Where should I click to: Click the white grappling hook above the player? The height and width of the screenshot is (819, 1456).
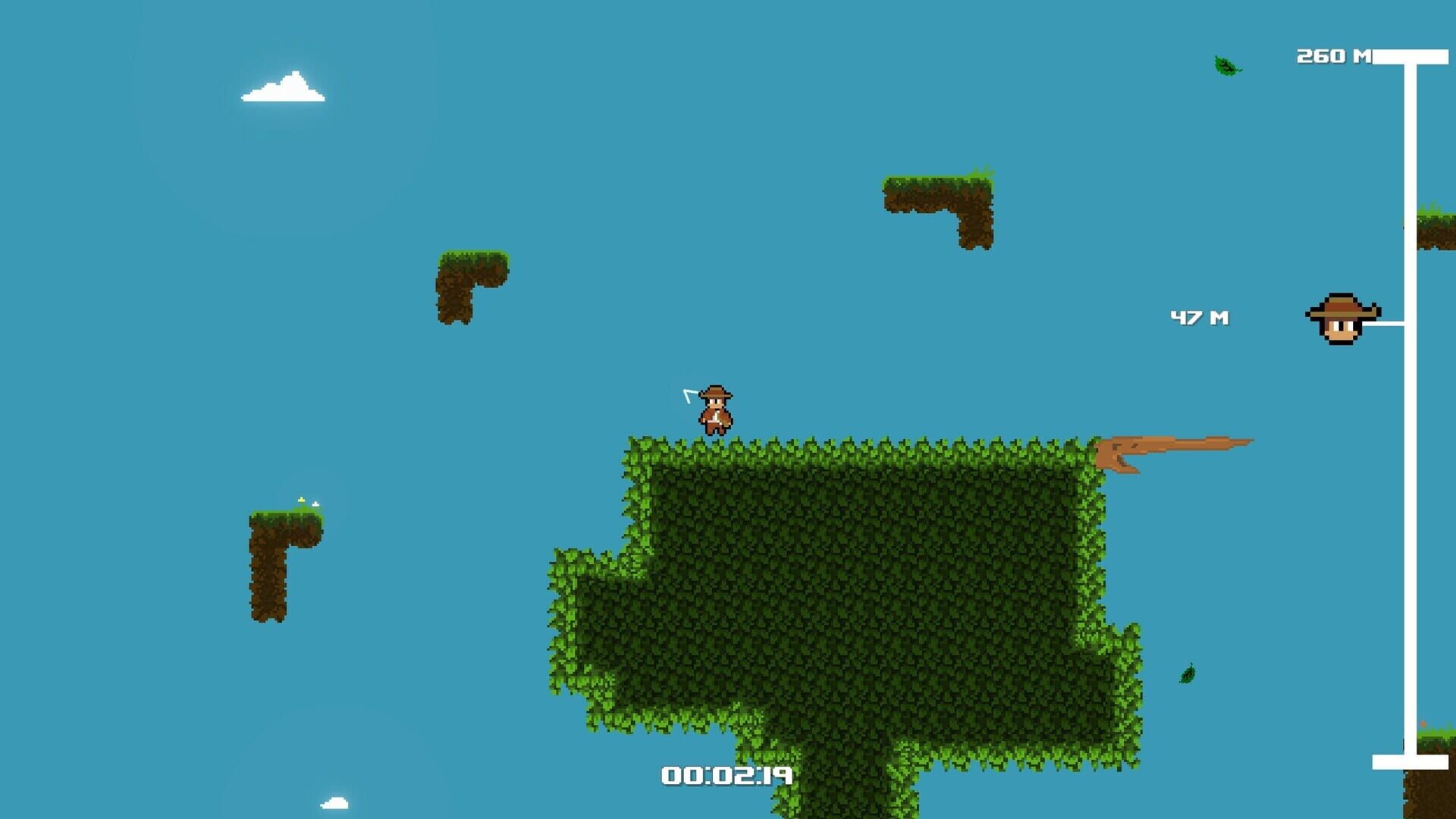coord(686,394)
